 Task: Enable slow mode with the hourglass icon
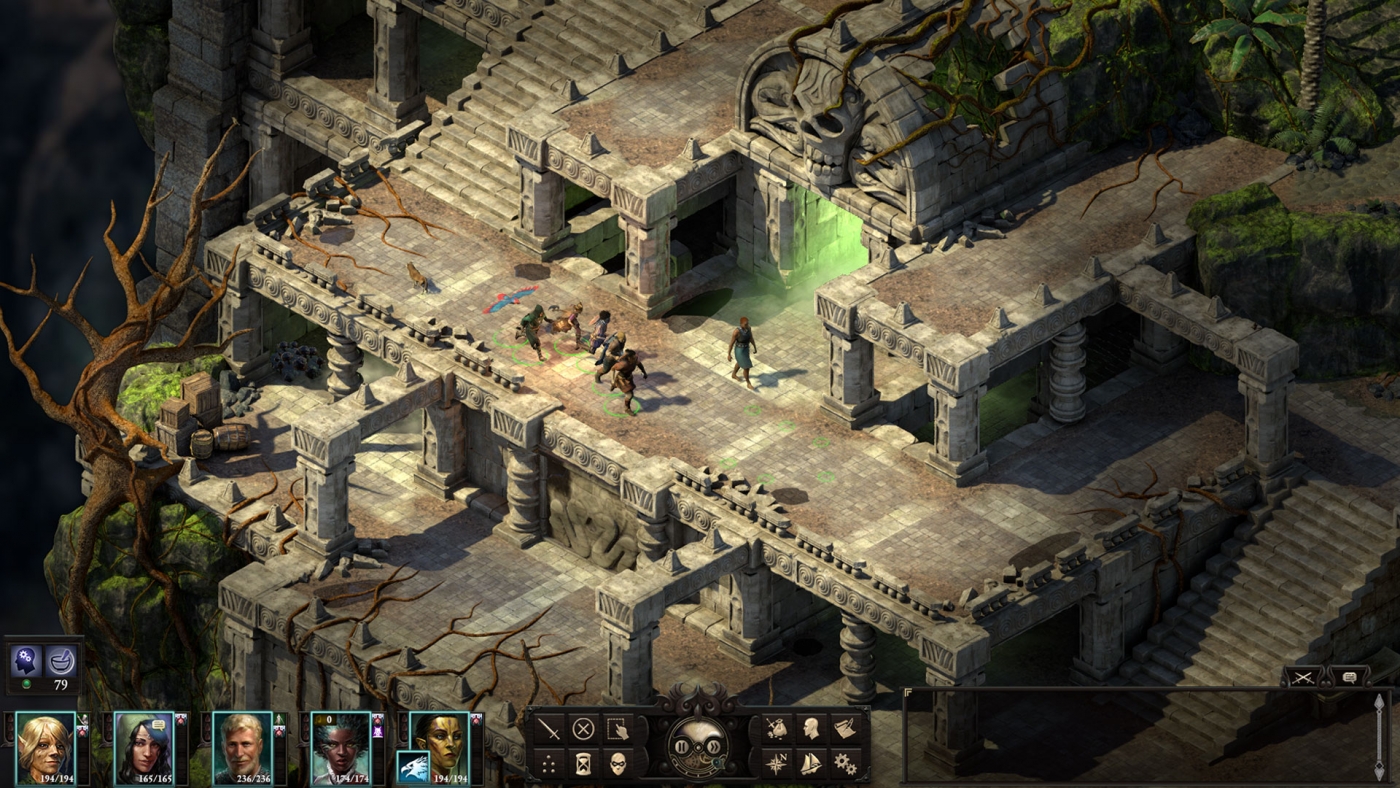pyautogui.click(x=582, y=764)
